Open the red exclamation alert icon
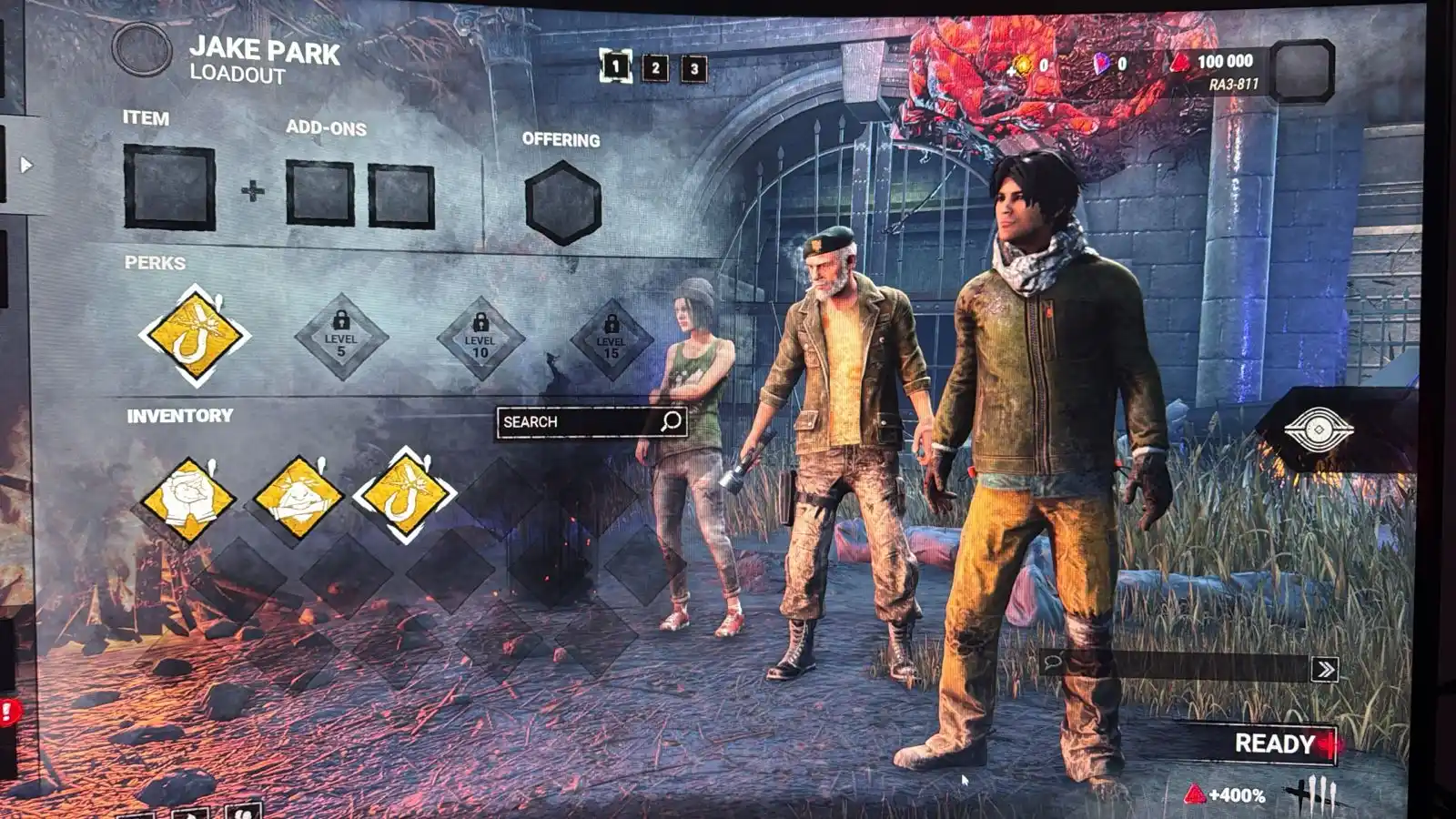1456x819 pixels. click(x=7, y=711)
